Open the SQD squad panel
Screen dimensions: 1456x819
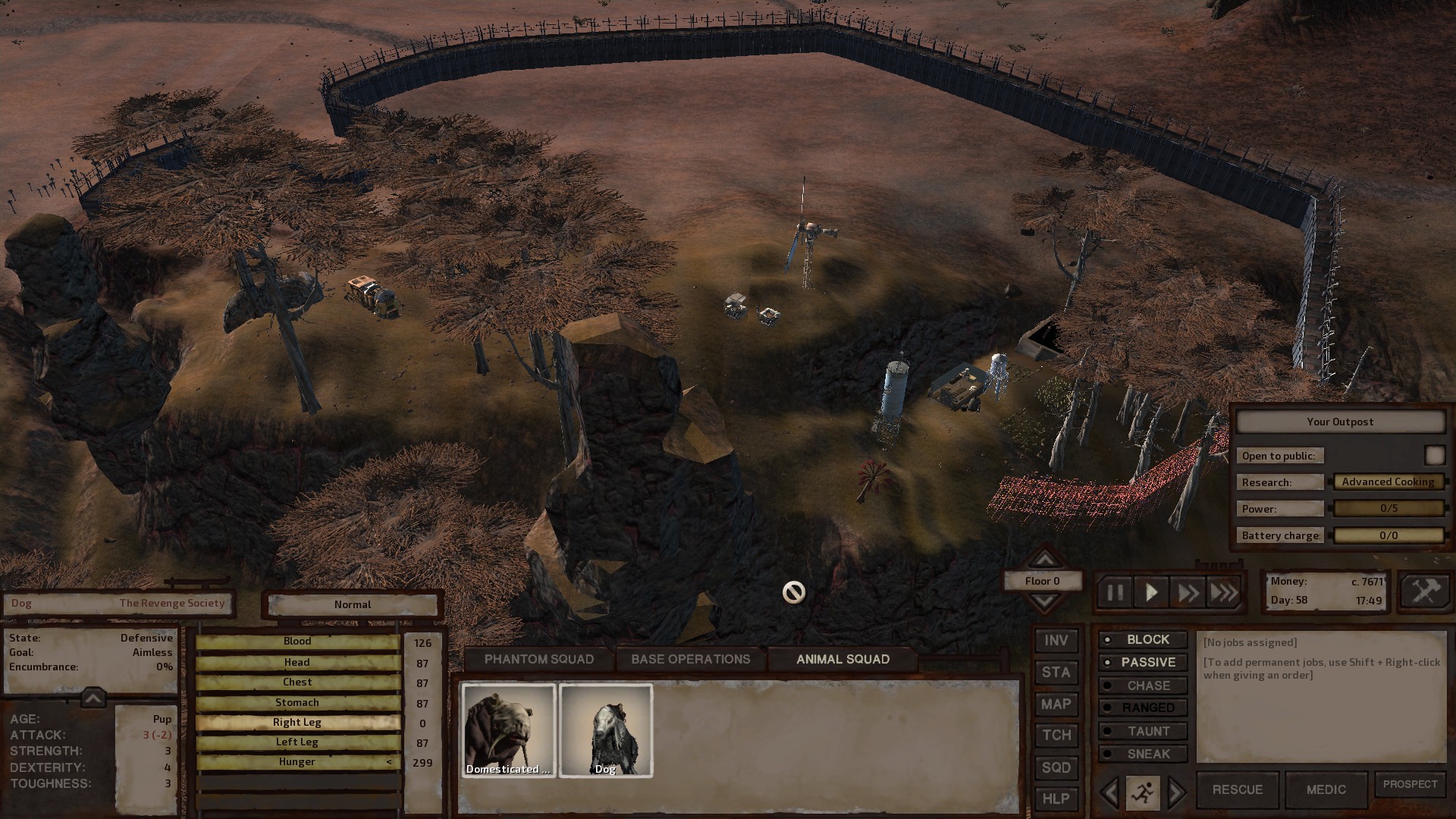point(1056,767)
